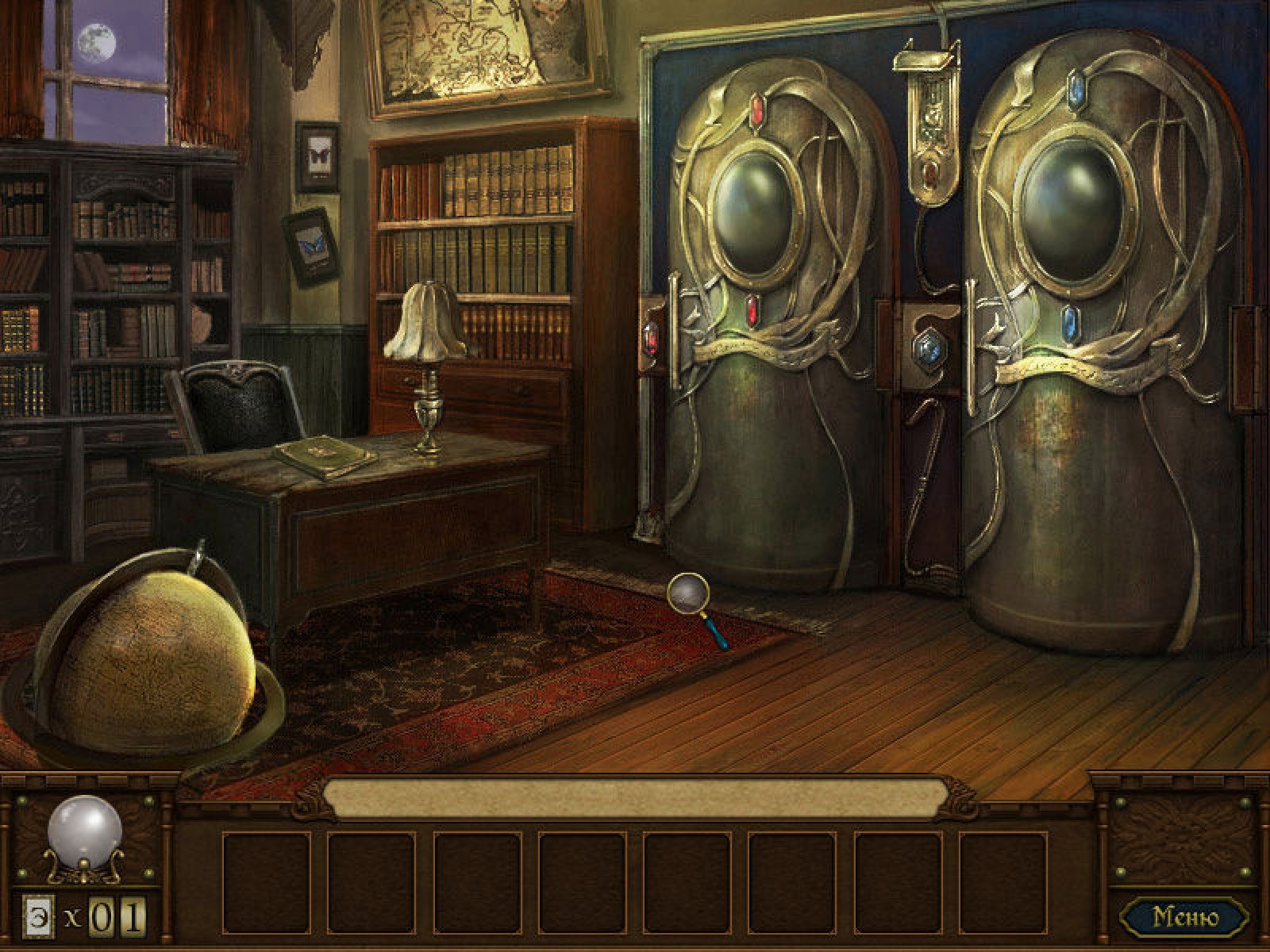Open the Меню button
The width and height of the screenshot is (1270, 952).
point(1184,917)
